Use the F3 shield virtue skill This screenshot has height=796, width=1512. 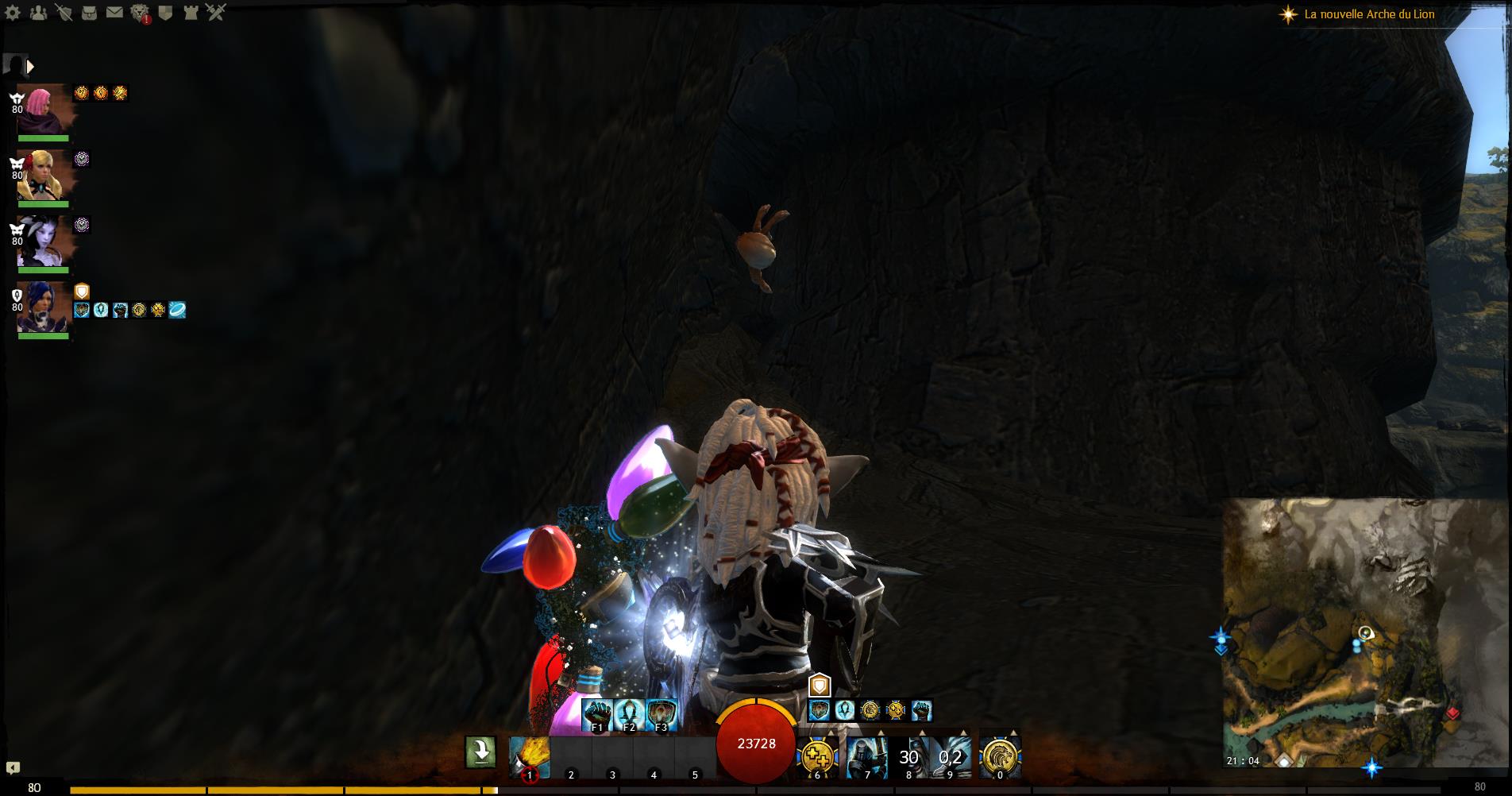coord(661,714)
